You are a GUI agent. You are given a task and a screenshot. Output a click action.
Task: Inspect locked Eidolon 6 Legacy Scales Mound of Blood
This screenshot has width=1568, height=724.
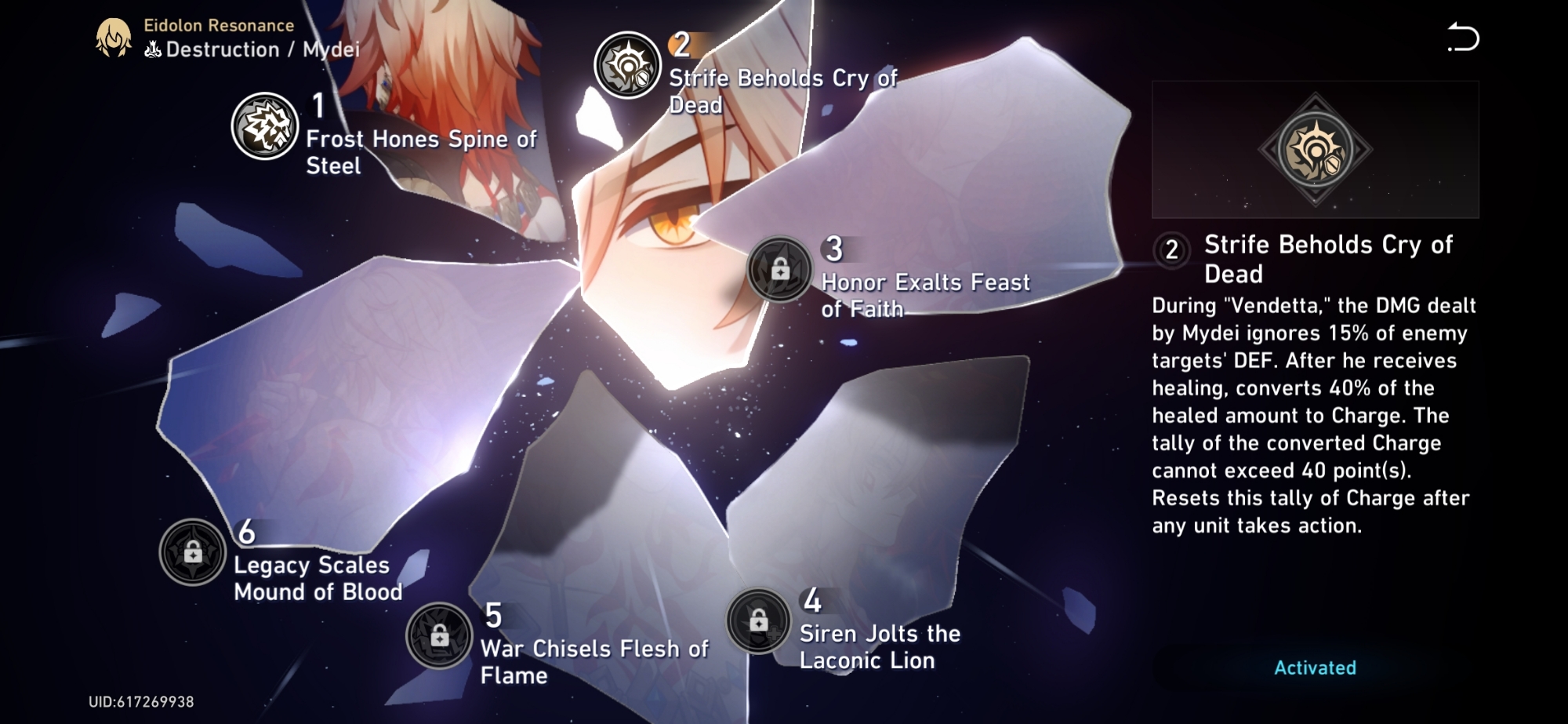pos(193,553)
